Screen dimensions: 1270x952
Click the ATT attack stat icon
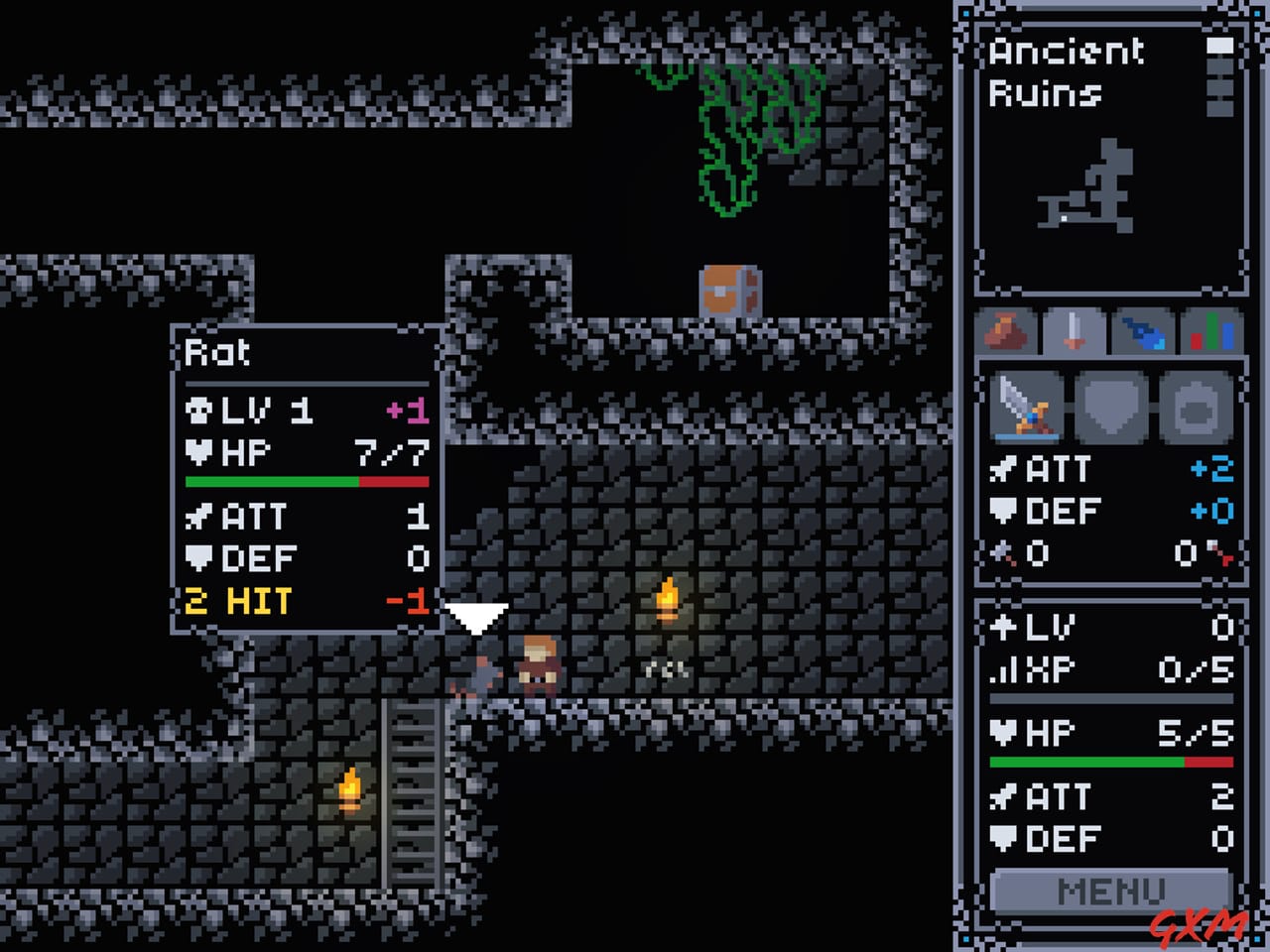click(x=1004, y=469)
